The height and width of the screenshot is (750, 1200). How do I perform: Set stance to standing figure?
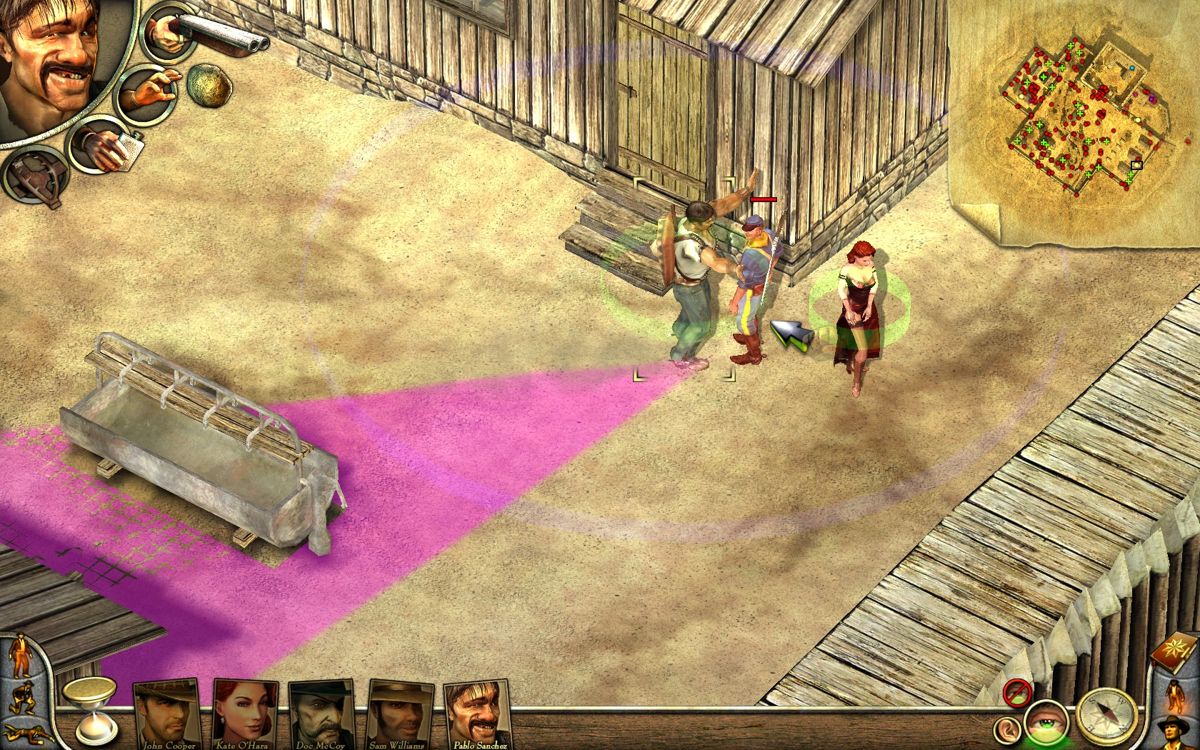[19, 656]
